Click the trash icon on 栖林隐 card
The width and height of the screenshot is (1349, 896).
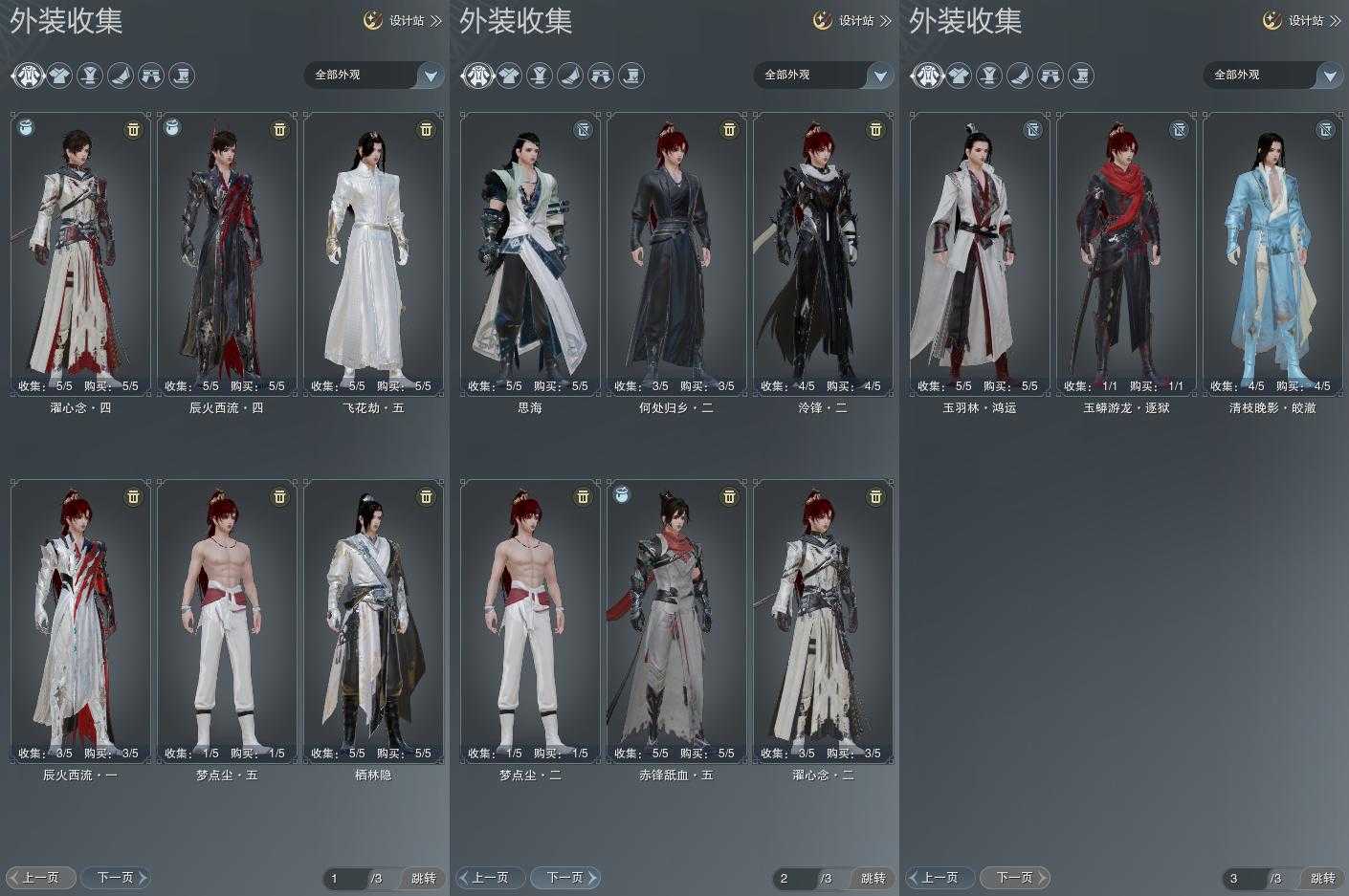(426, 496)
